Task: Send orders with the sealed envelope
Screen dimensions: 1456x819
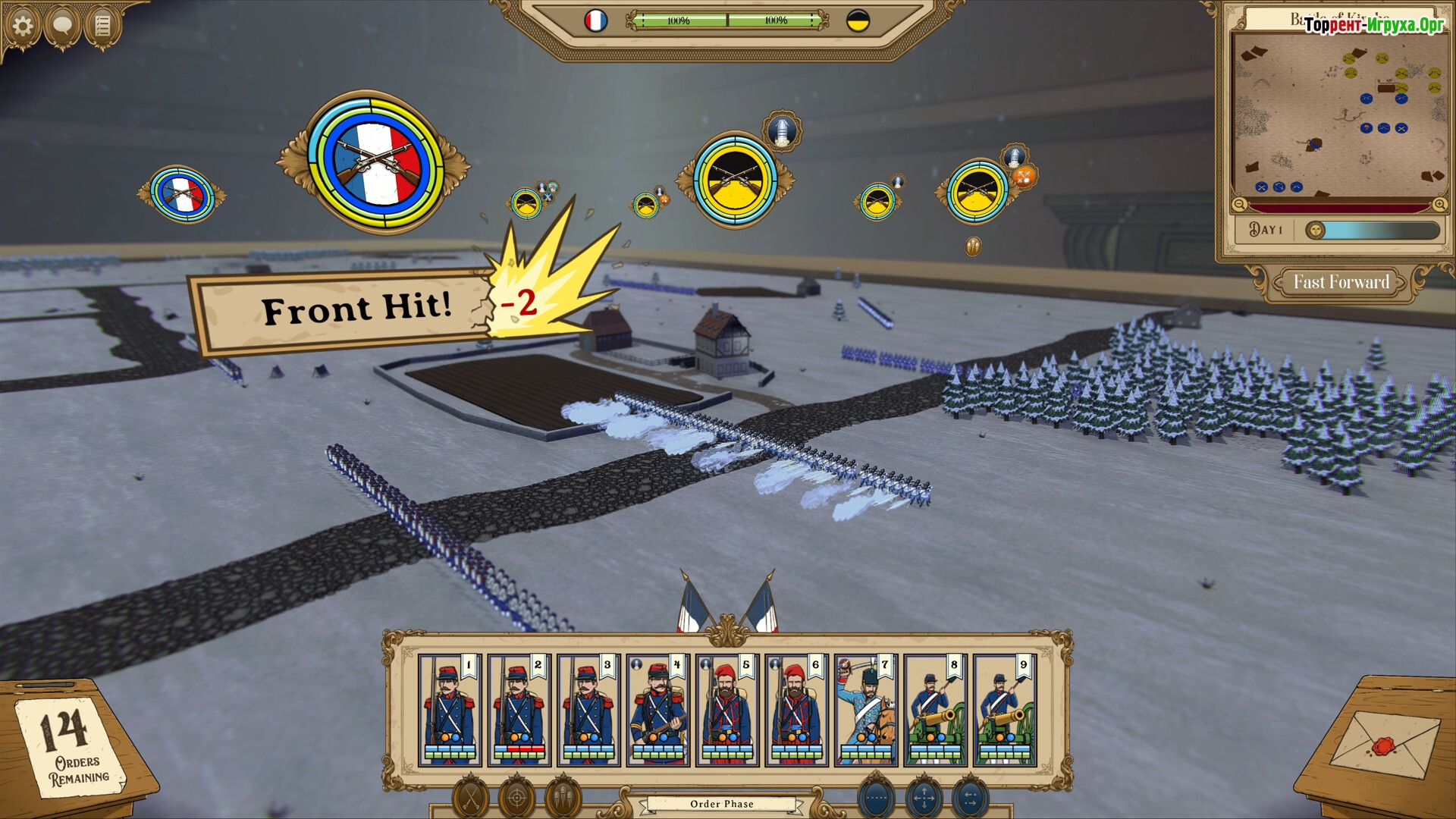Action: (1384, 747)
